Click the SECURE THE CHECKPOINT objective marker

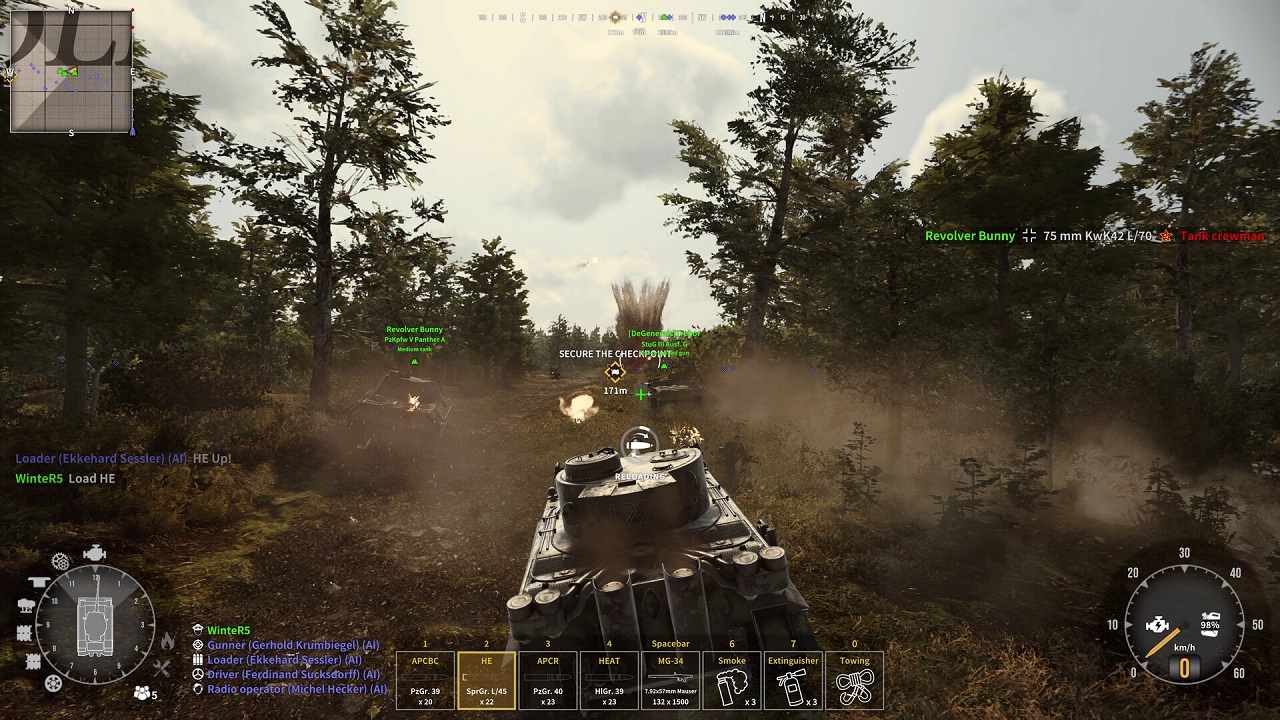point(614,371)
